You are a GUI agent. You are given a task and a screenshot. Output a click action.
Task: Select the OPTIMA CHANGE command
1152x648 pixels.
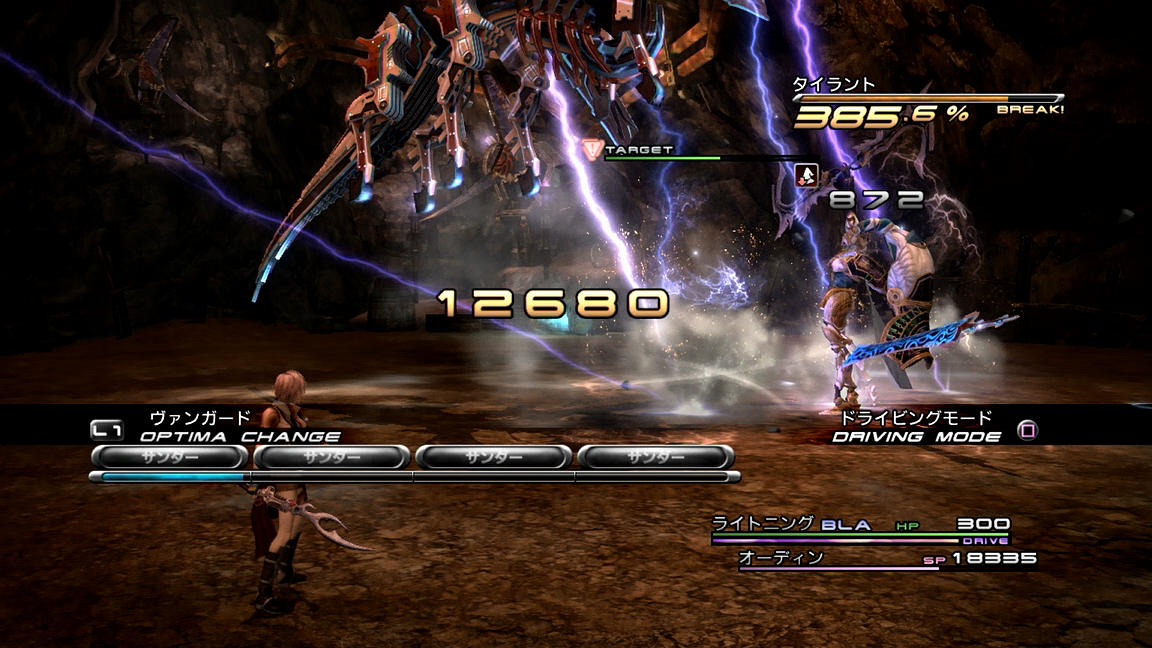click(x=239, y=436)
